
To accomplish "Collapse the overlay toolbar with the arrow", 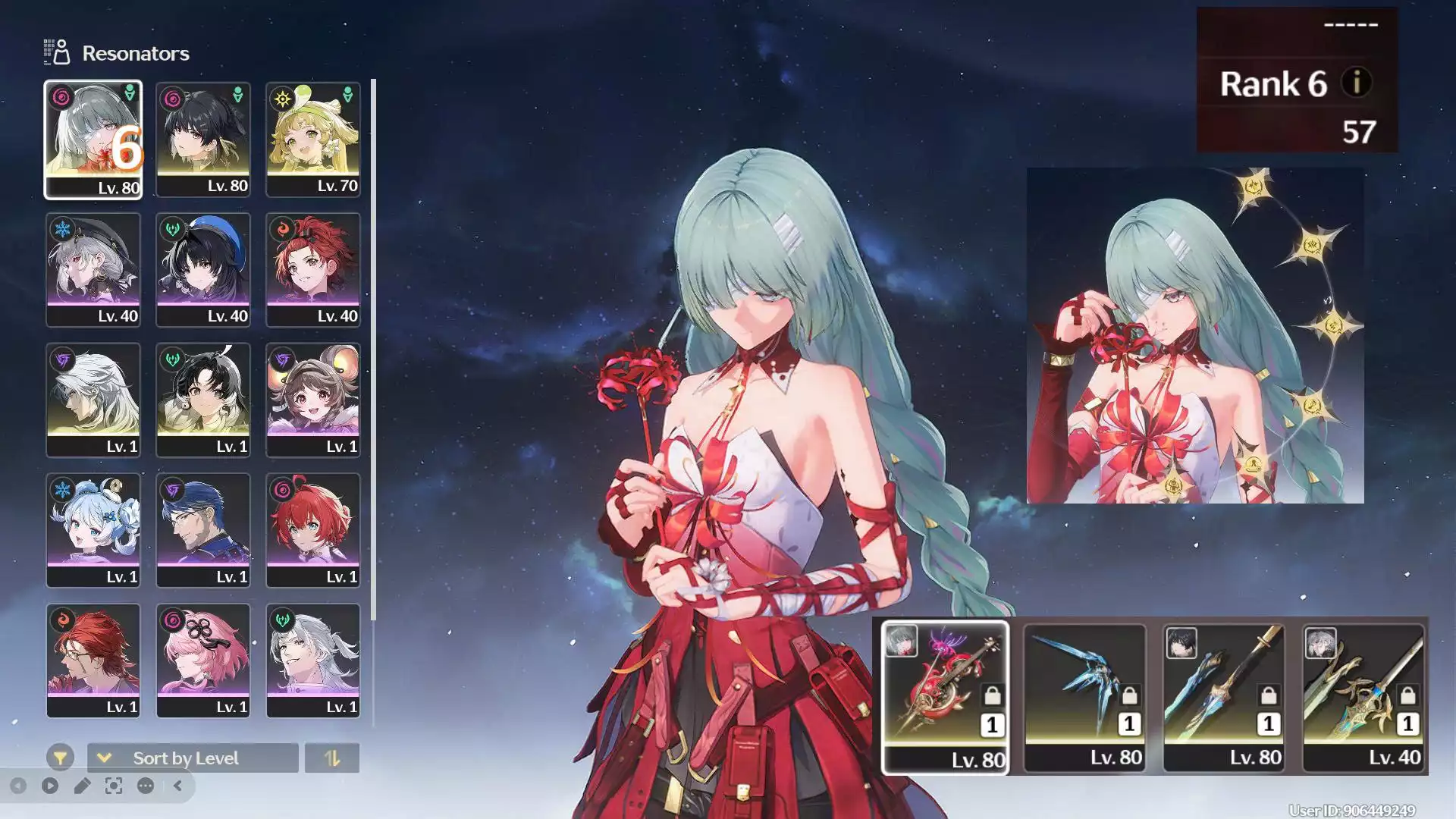I will click(x=177, y=786).
